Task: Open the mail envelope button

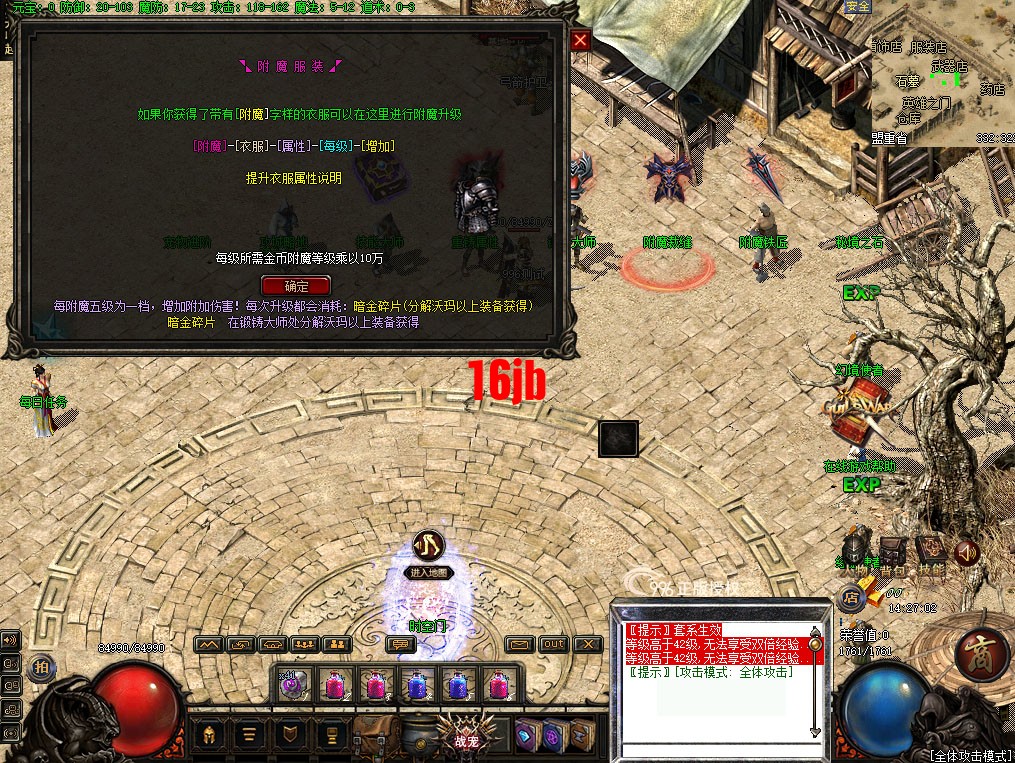Action: 519,645
